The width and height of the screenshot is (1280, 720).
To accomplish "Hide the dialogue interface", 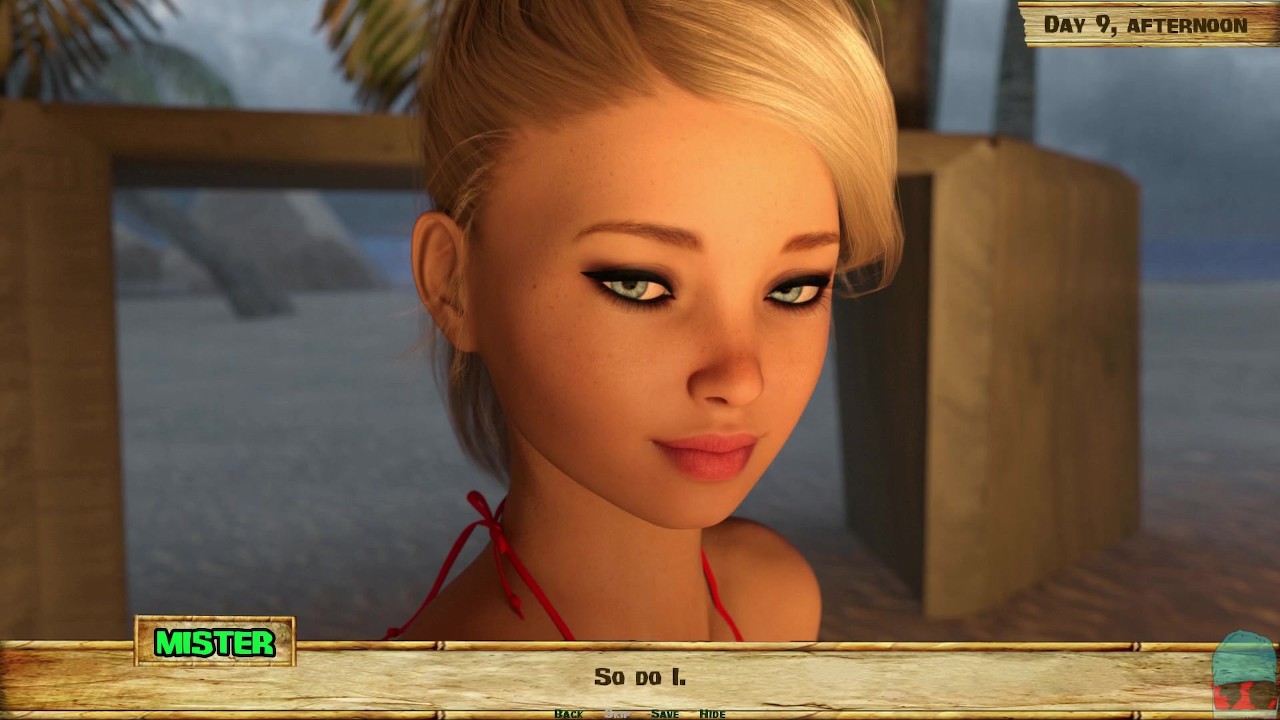I will coord(712,714).
